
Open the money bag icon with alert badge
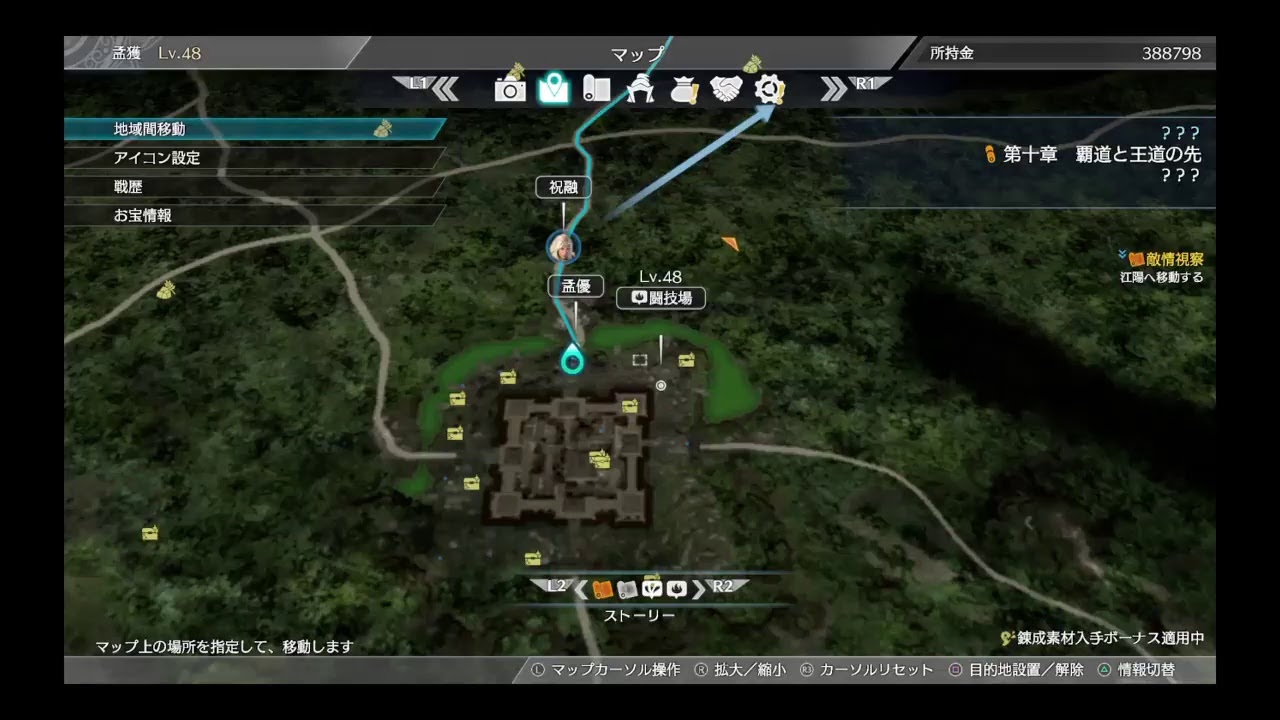684,89
